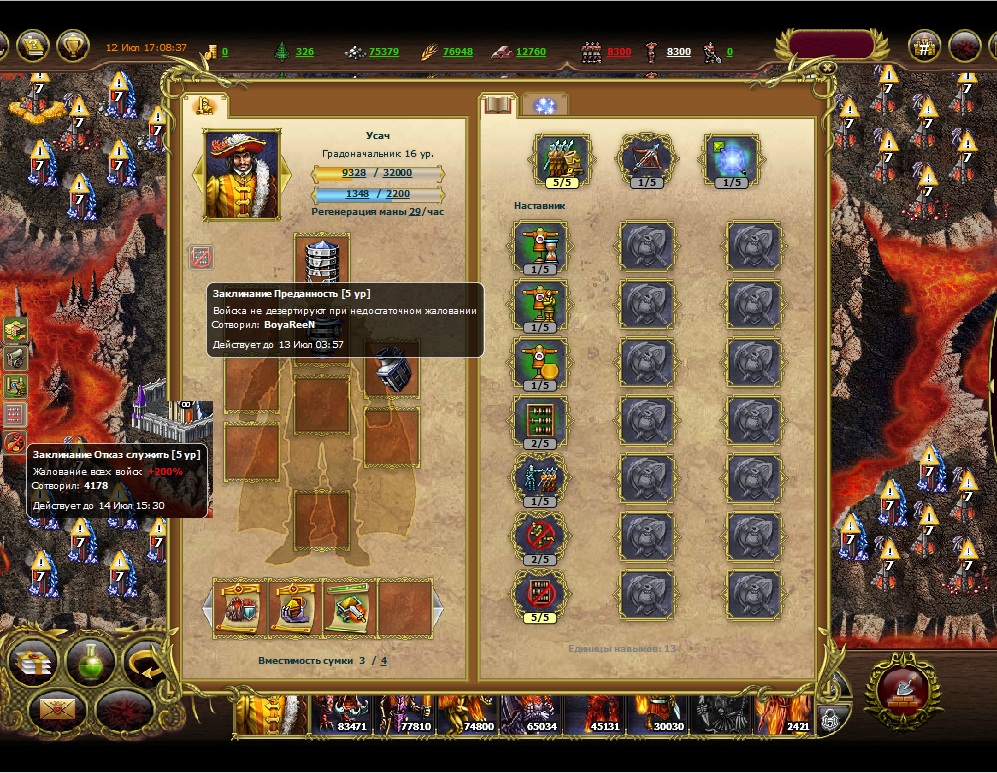Open the trophy achievements button

[x=72, y=45]
